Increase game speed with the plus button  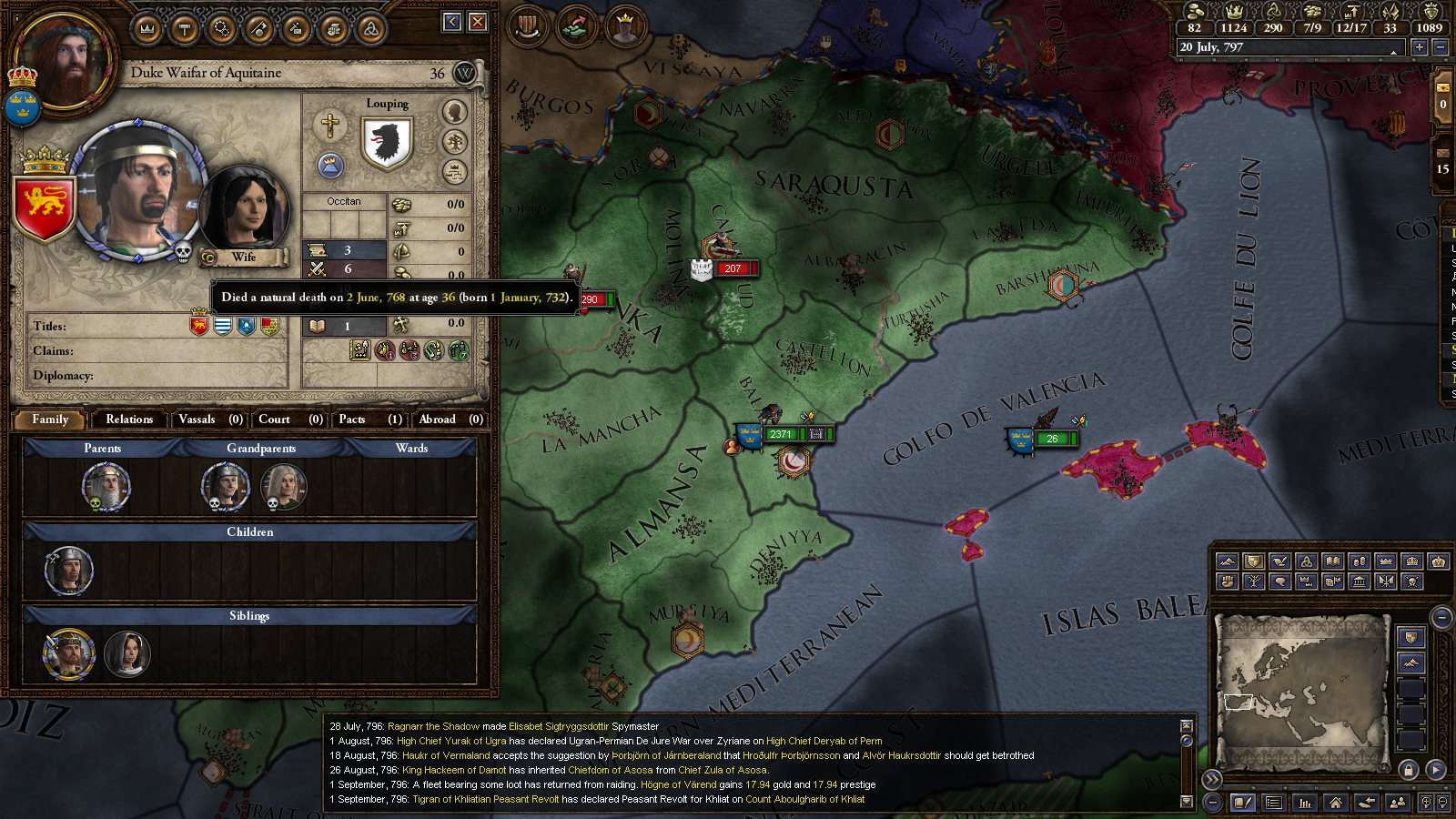[x=1420, y=47]
